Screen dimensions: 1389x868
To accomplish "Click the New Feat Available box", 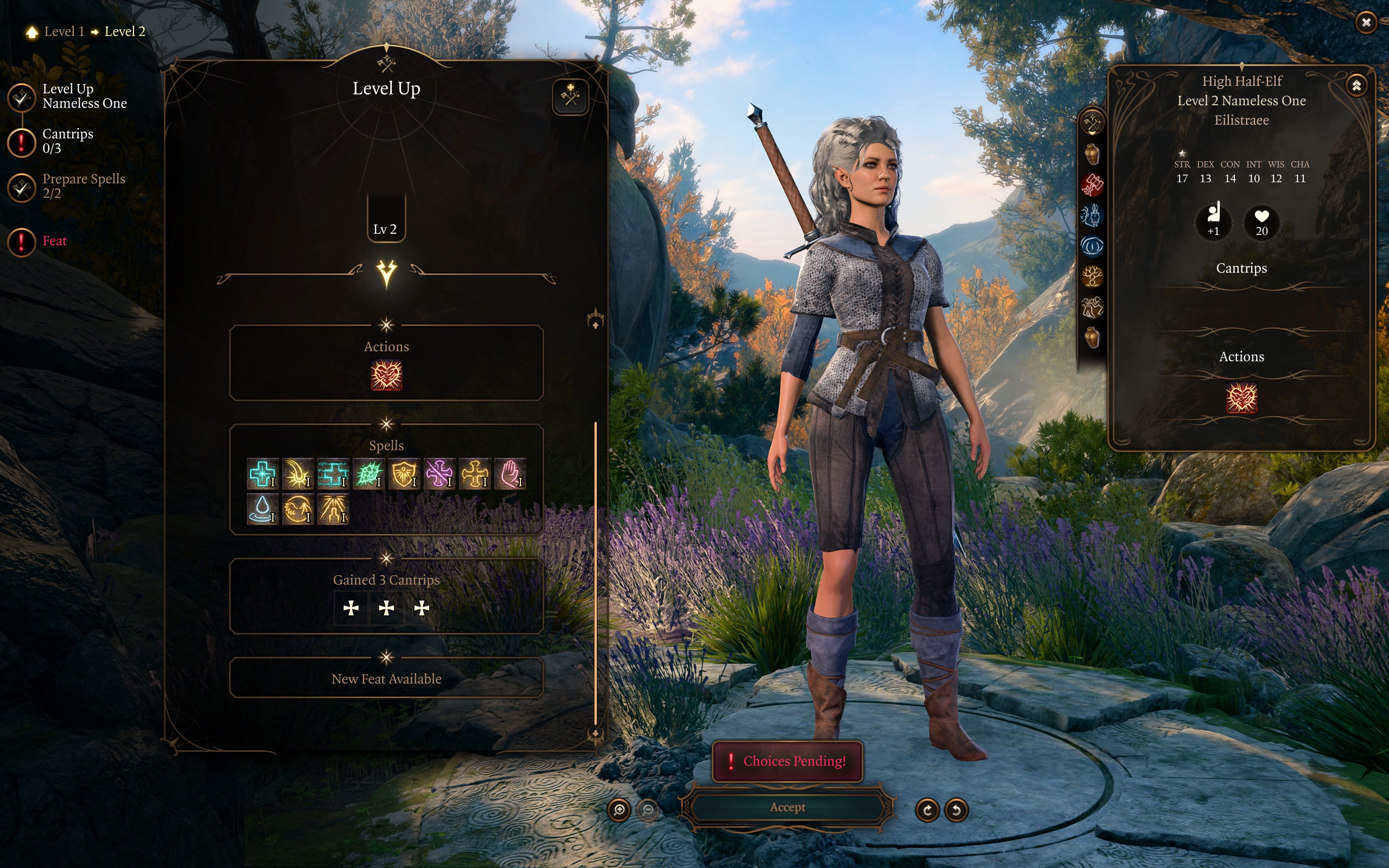I will coord(386,679).
